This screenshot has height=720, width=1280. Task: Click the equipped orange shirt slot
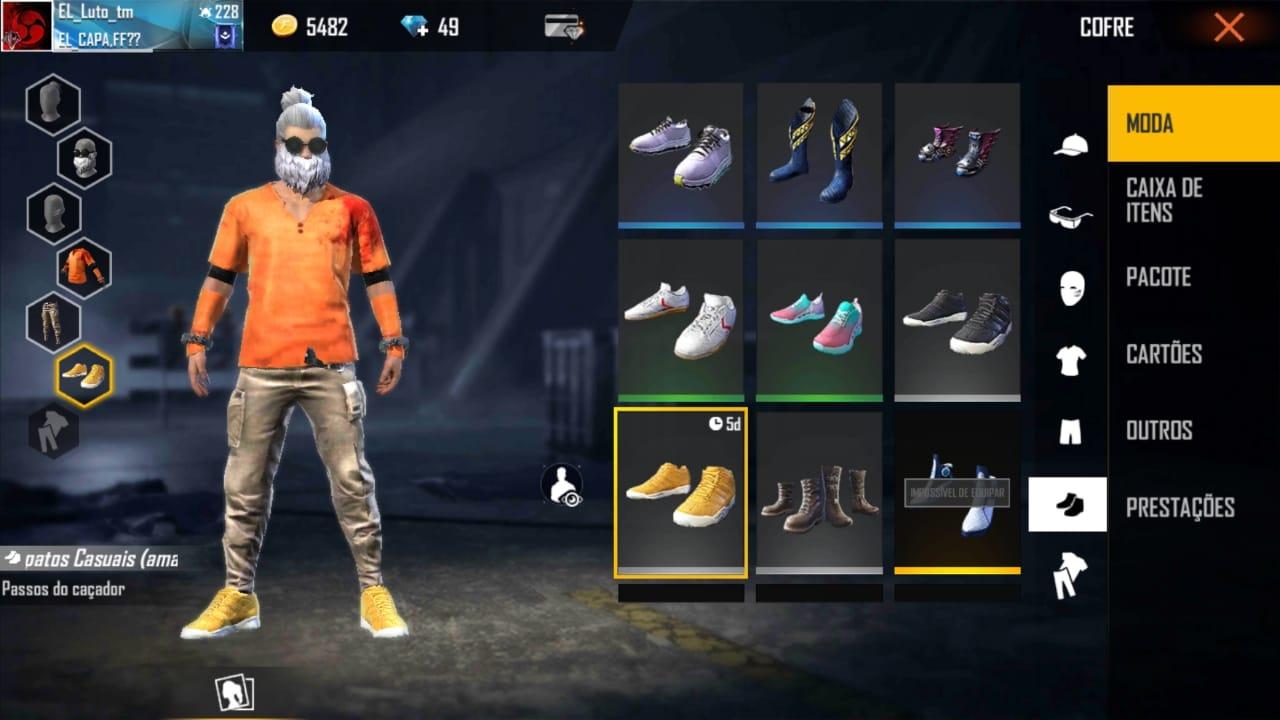84,268
